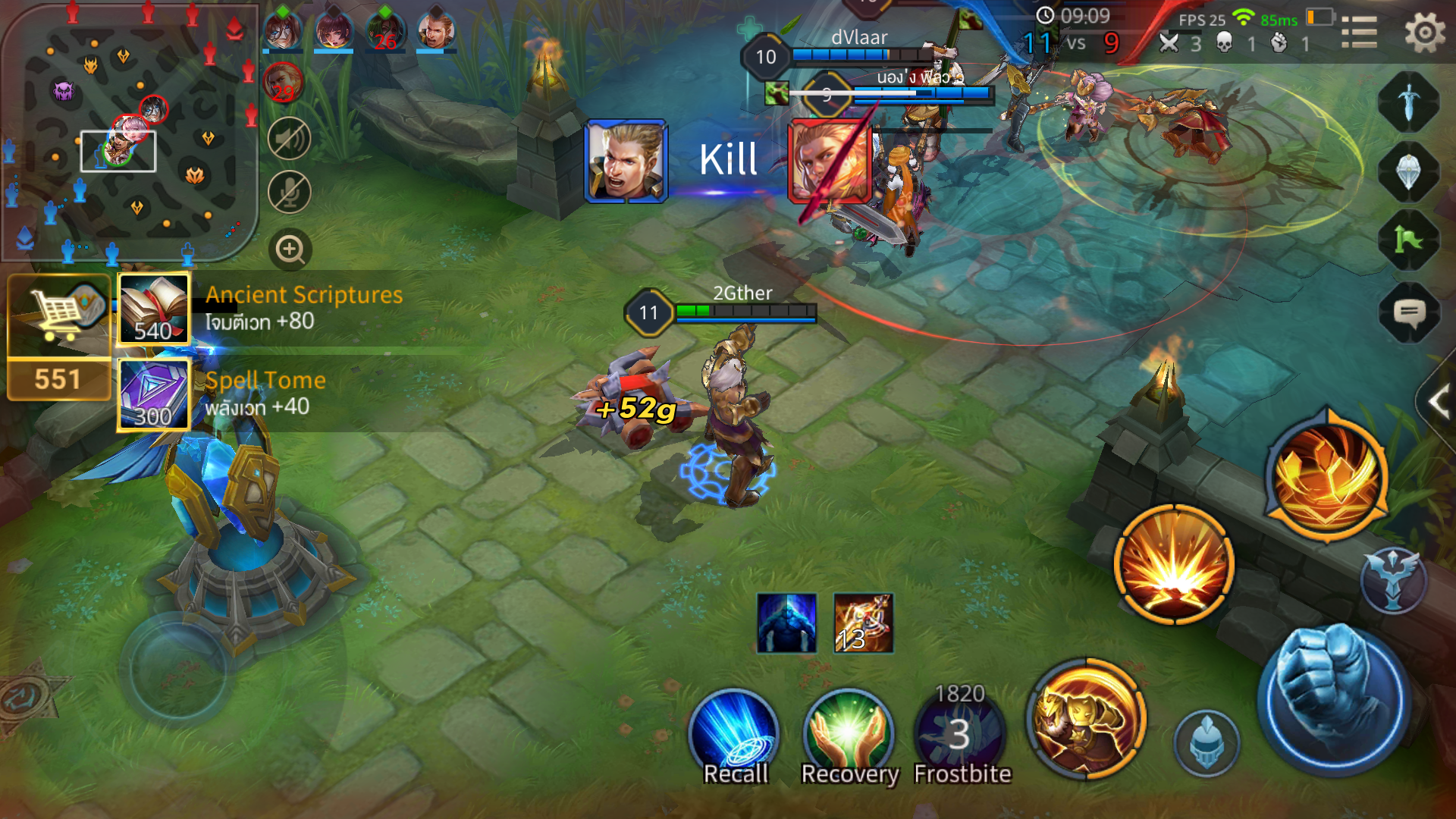Zoom the minimap with the magnifier button
The width and height of the screenshot is (1456, 819).
point(290,249)
